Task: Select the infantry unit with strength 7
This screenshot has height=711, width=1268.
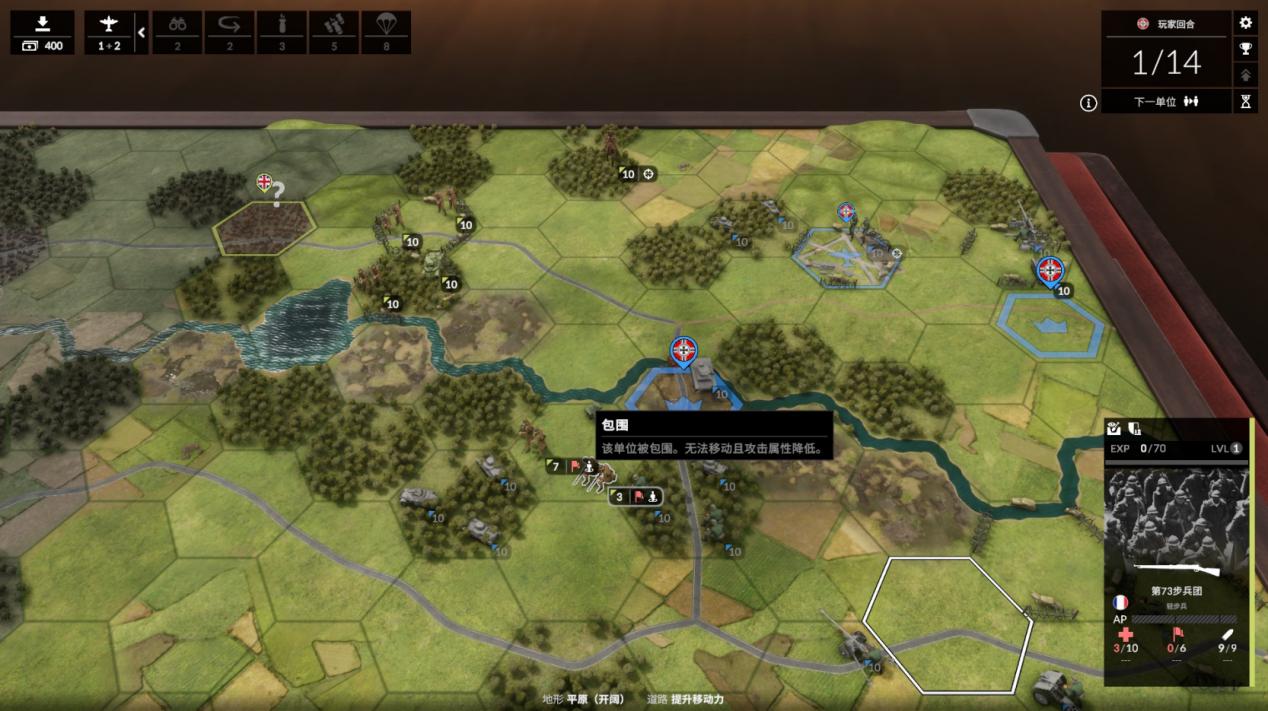Action: 531,440
